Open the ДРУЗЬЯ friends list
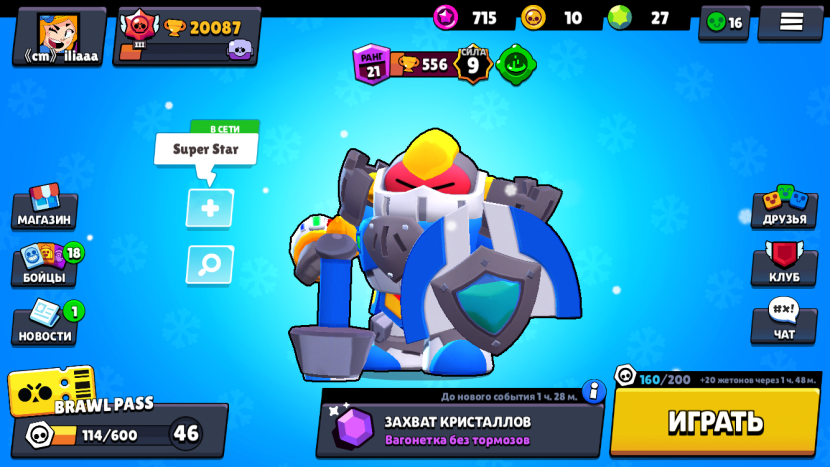 784,207
